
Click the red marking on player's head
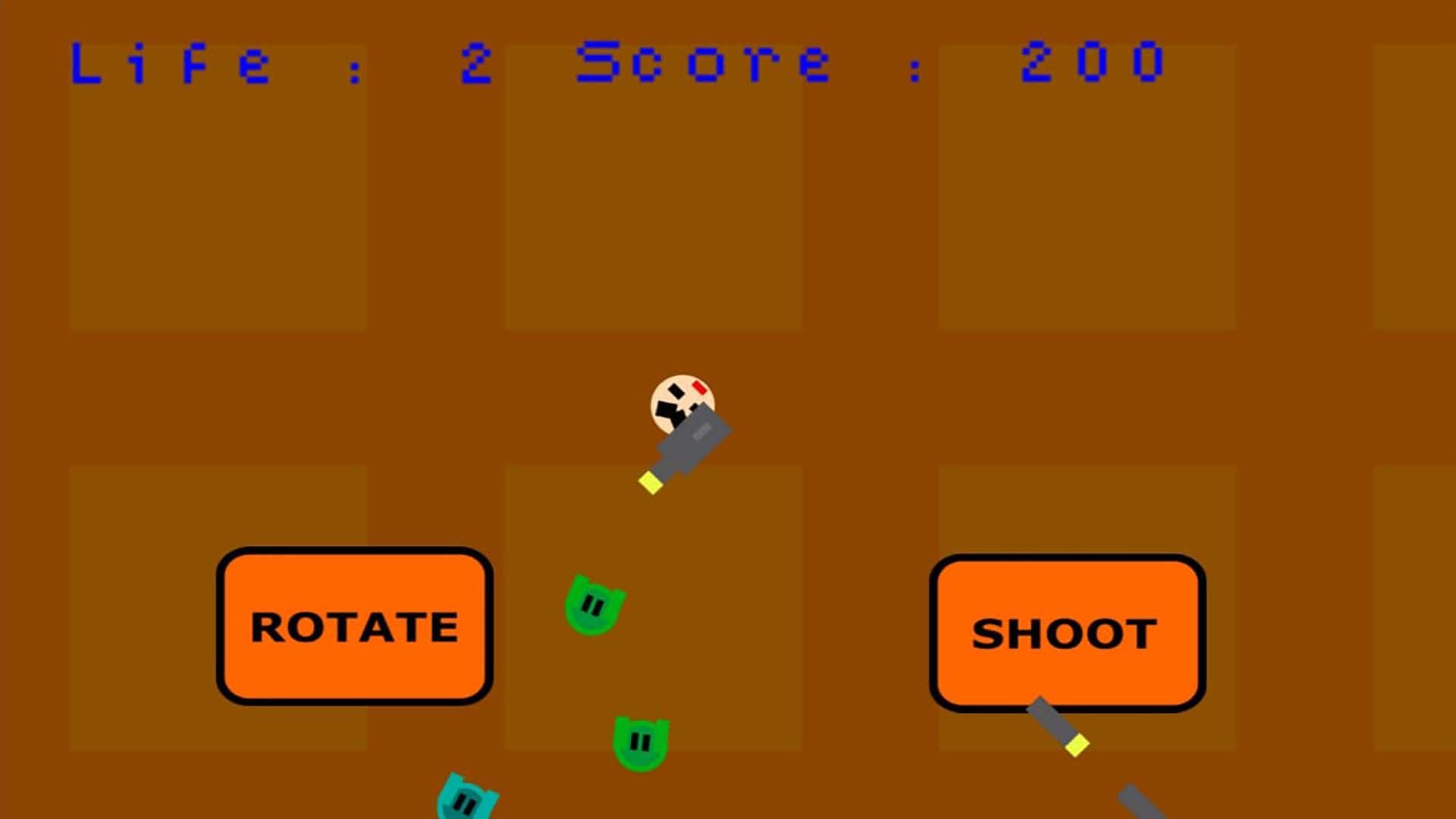pyautogui.click(x=699, y=387)
